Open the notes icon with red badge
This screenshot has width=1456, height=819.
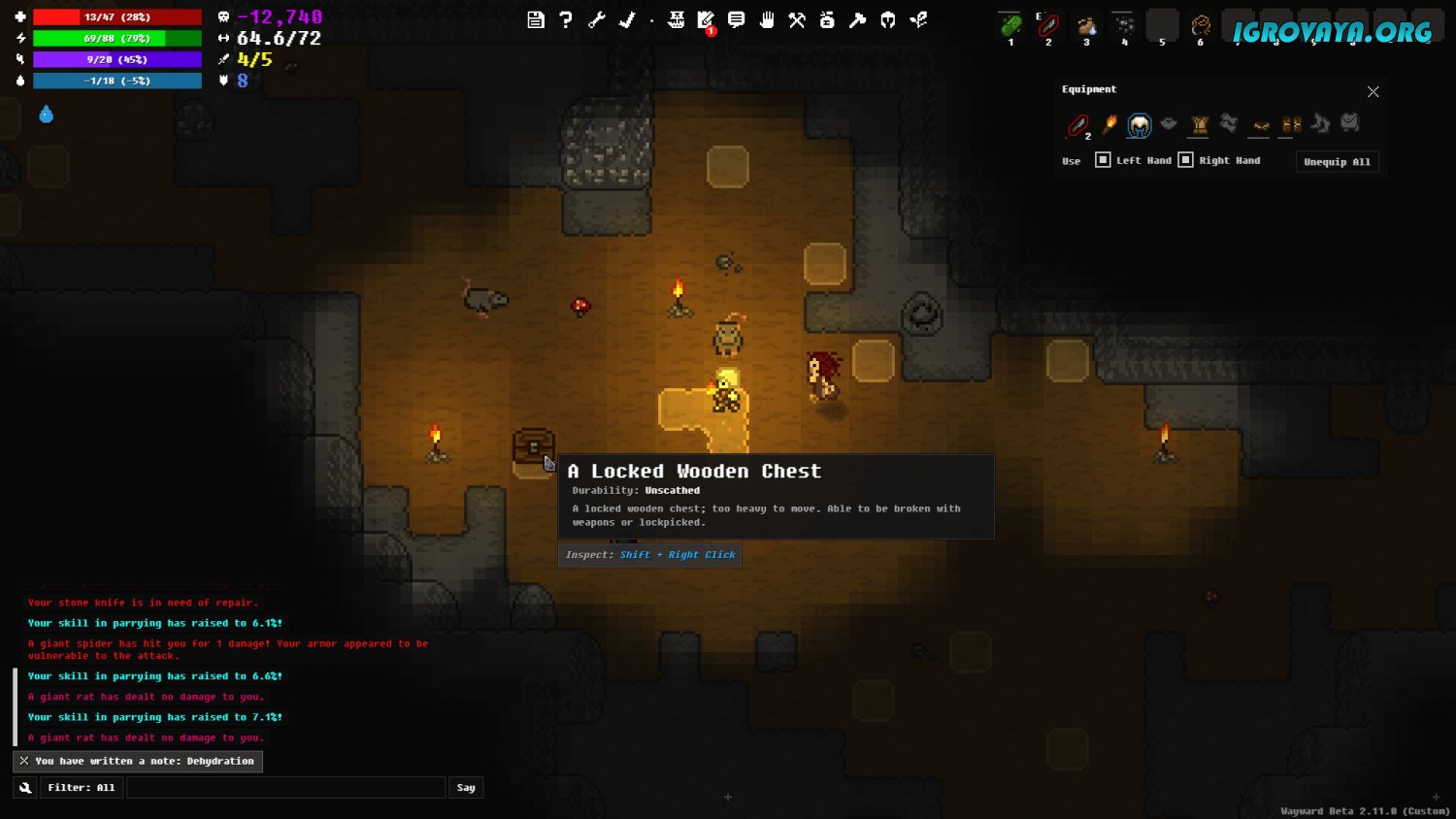click(706, 20)
